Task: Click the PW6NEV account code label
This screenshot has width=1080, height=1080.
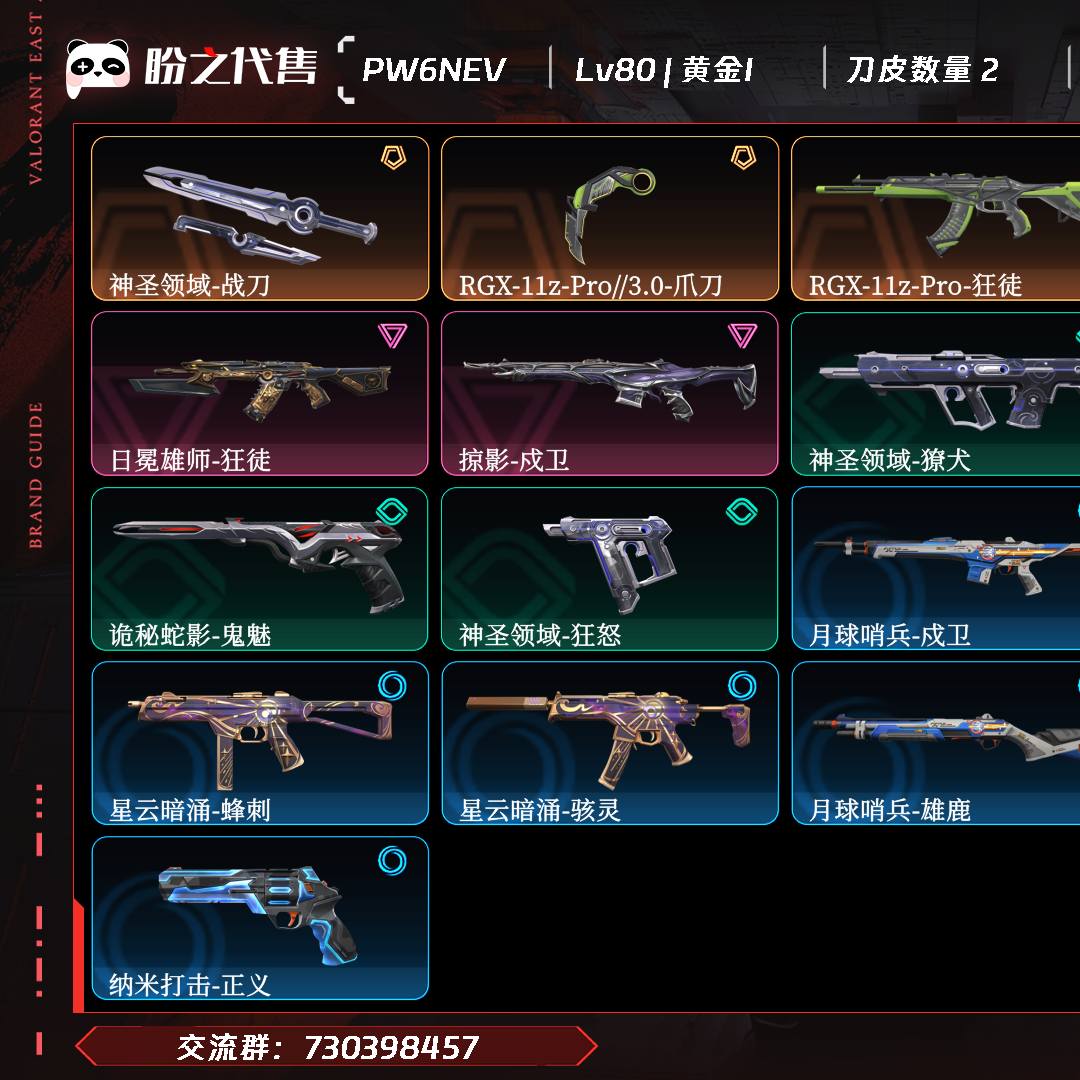Action: pos(433,70)
